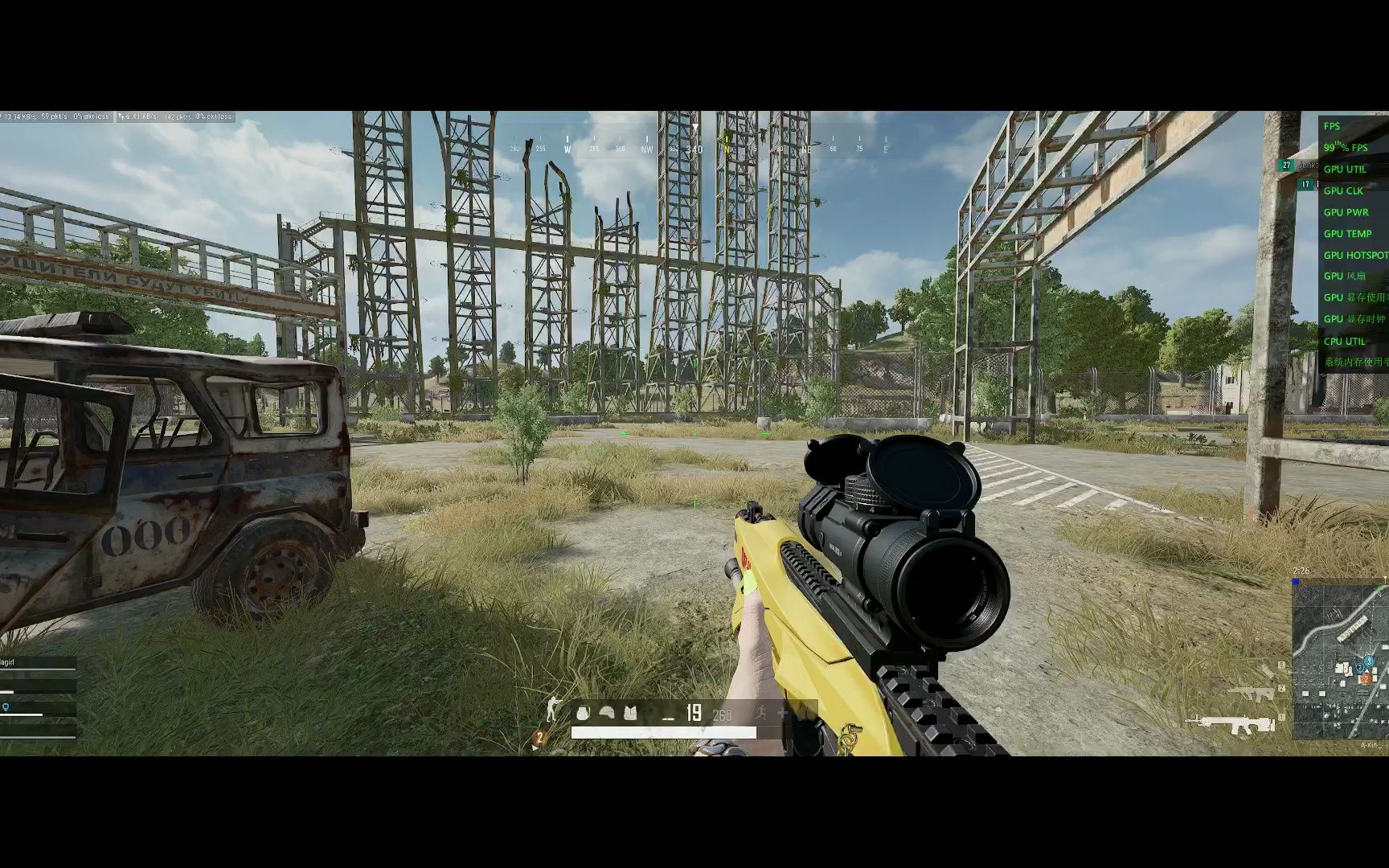Click the sprint runner icon near the ammo counter
The height and width of the screenshot is (868, 1389).
pos(761,713)
